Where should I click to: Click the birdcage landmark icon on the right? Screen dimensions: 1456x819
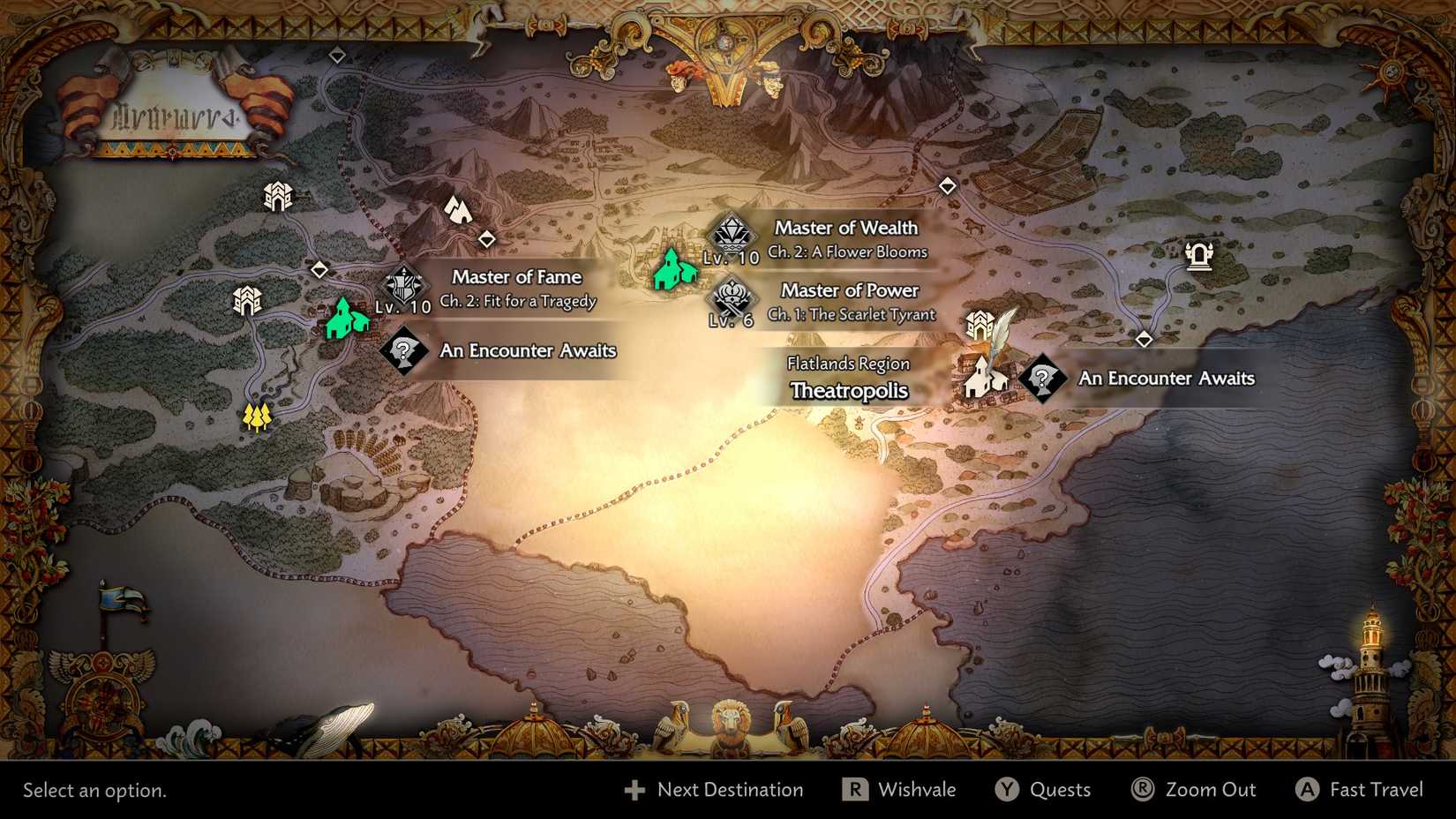[x=1200, y=258]
